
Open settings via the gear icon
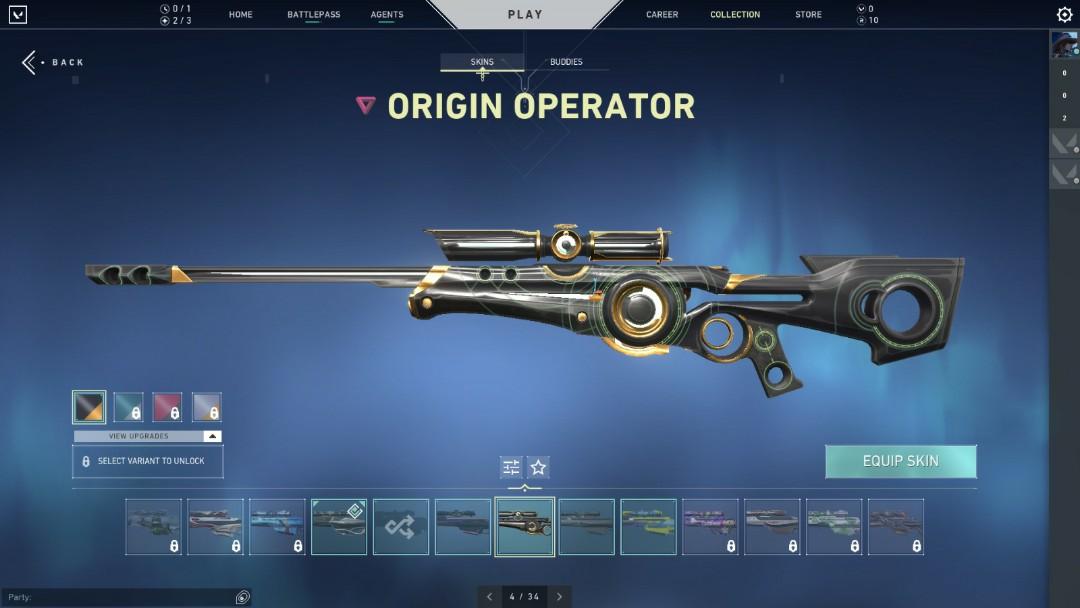coord(1064,15)
